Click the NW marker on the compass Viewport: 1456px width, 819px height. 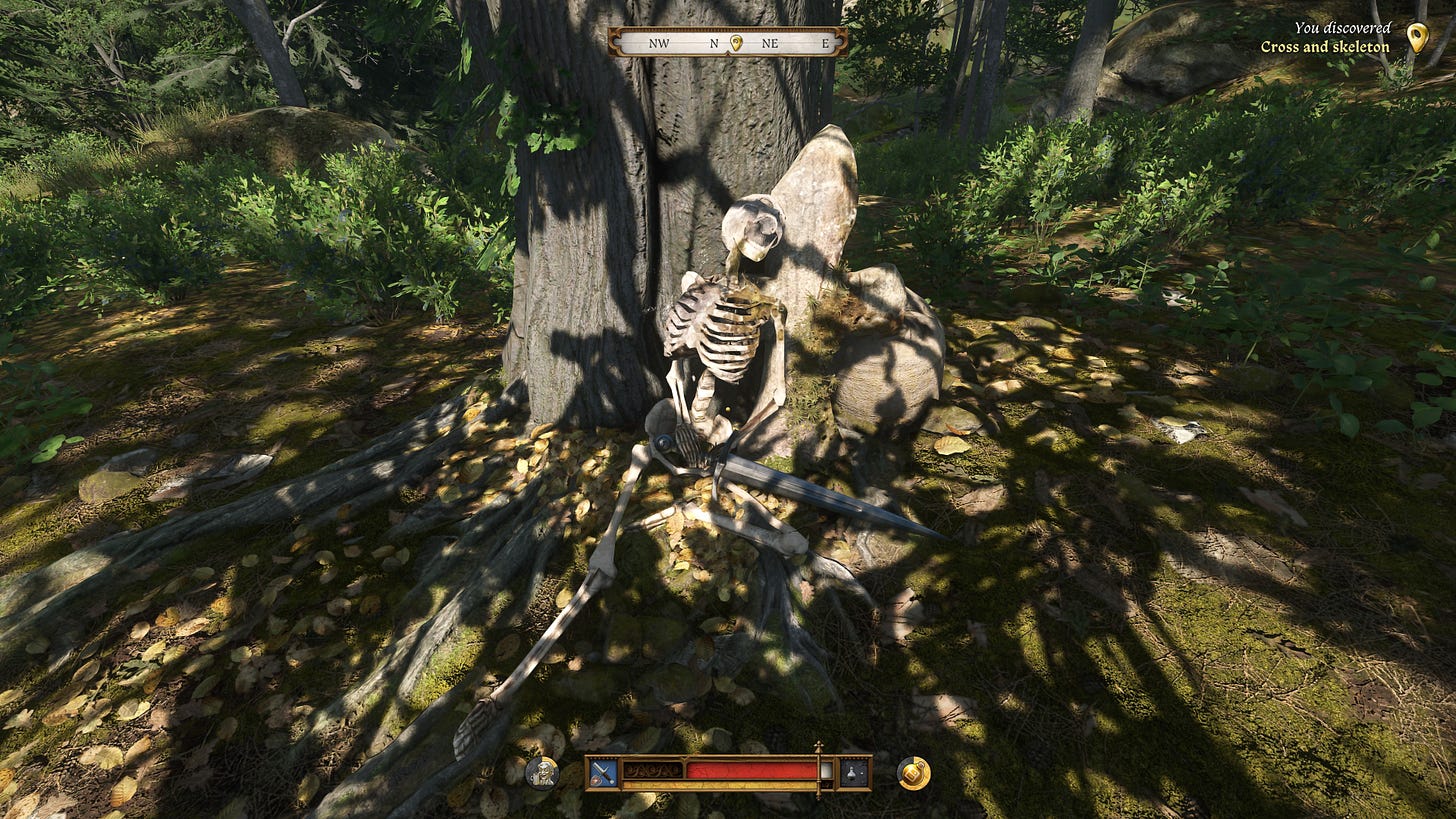(x=660, y=44)
